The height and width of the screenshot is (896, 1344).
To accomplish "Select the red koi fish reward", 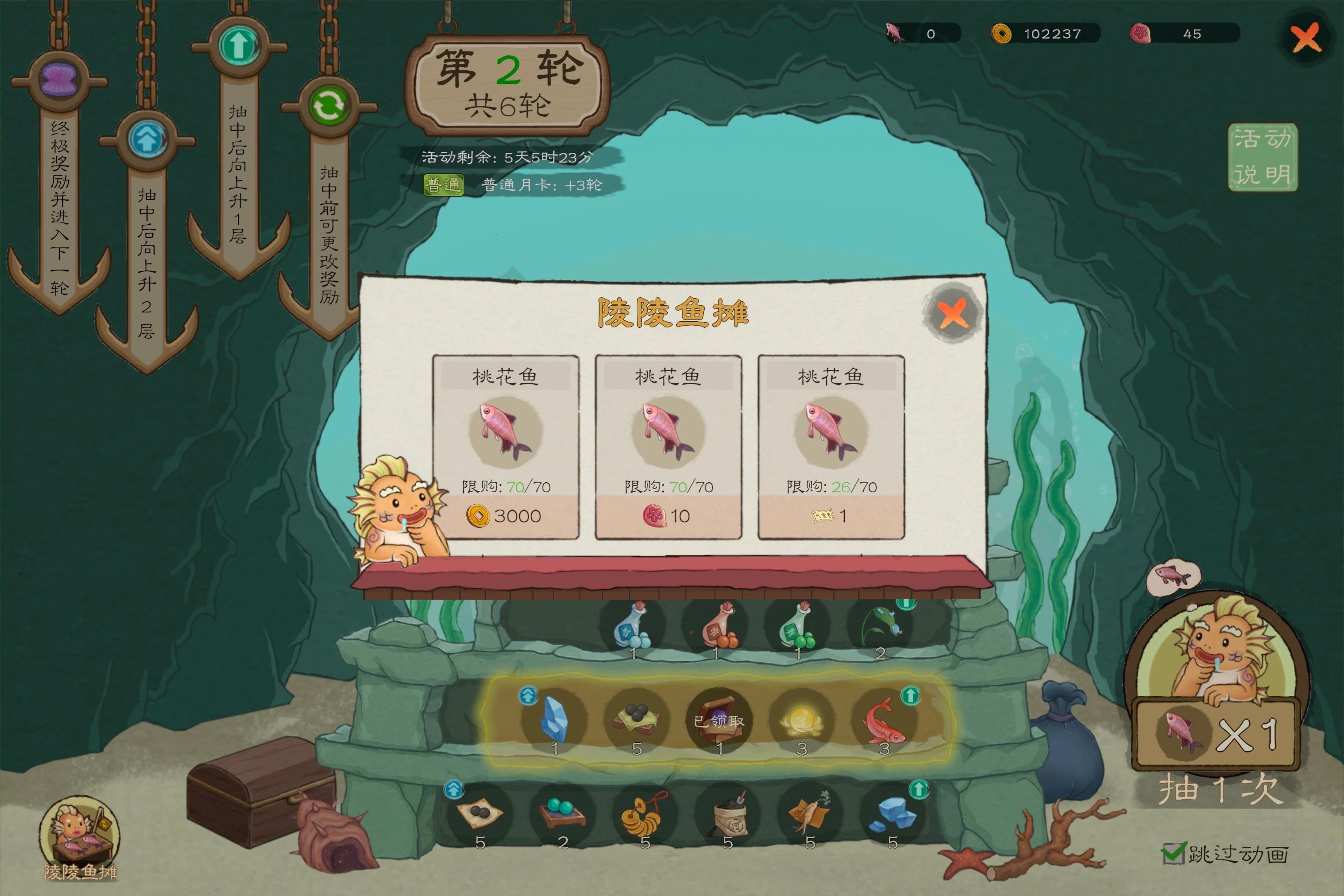I will [883, 720].
